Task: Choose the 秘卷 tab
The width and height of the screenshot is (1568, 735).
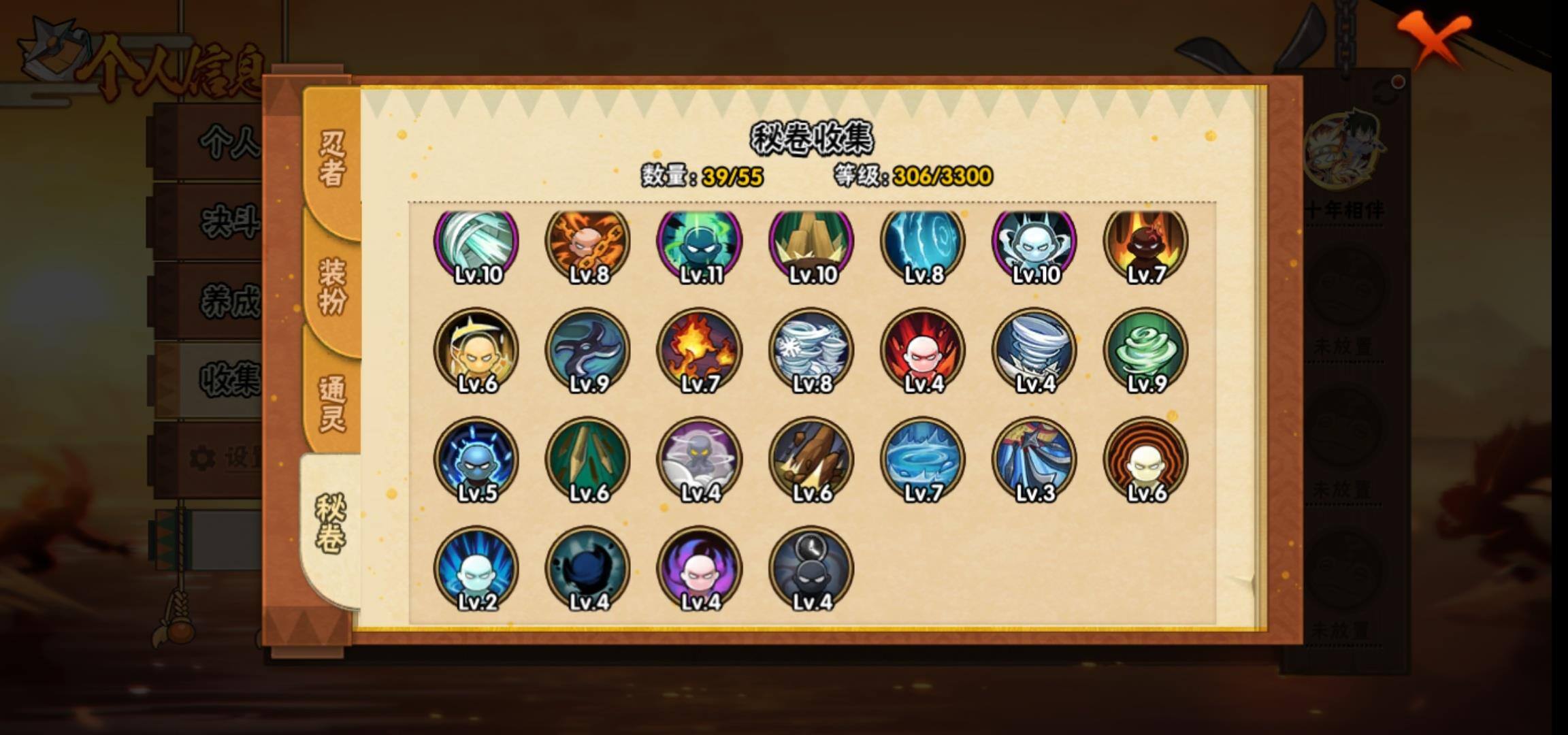Action: pyautogui.click(x=330, y=523)
